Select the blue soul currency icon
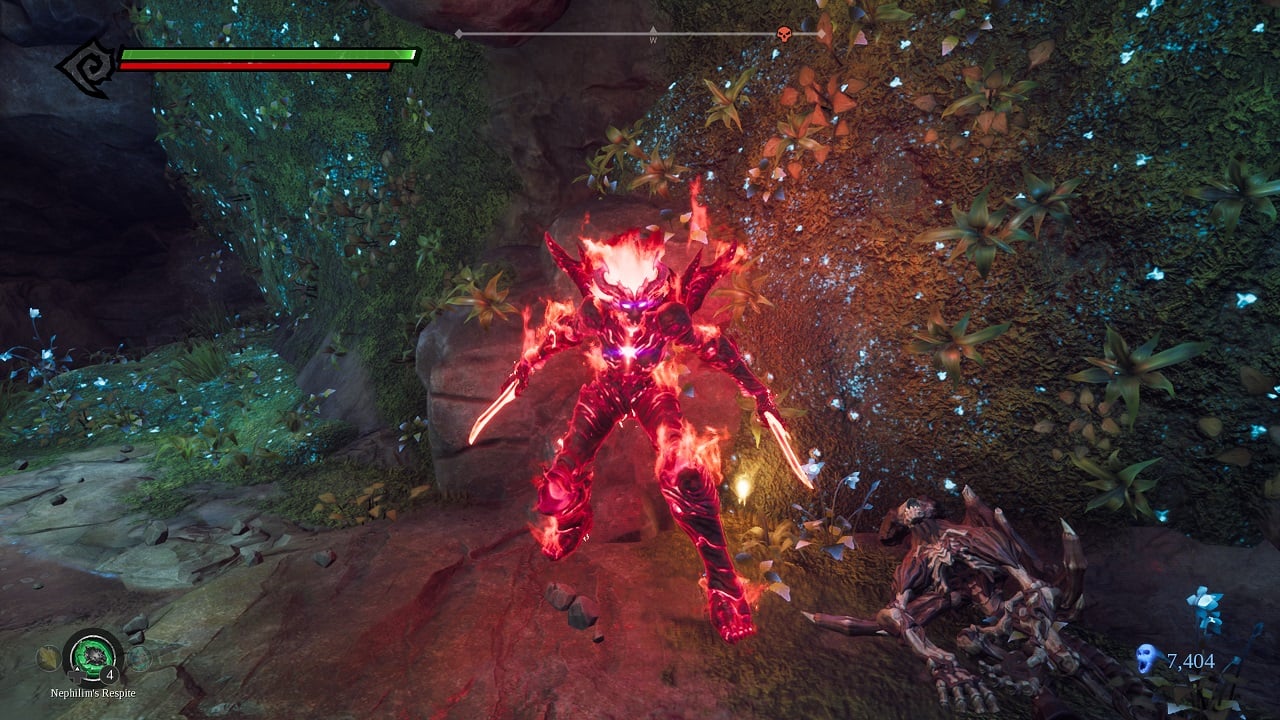The image size is (1280, 720). 1148,659
